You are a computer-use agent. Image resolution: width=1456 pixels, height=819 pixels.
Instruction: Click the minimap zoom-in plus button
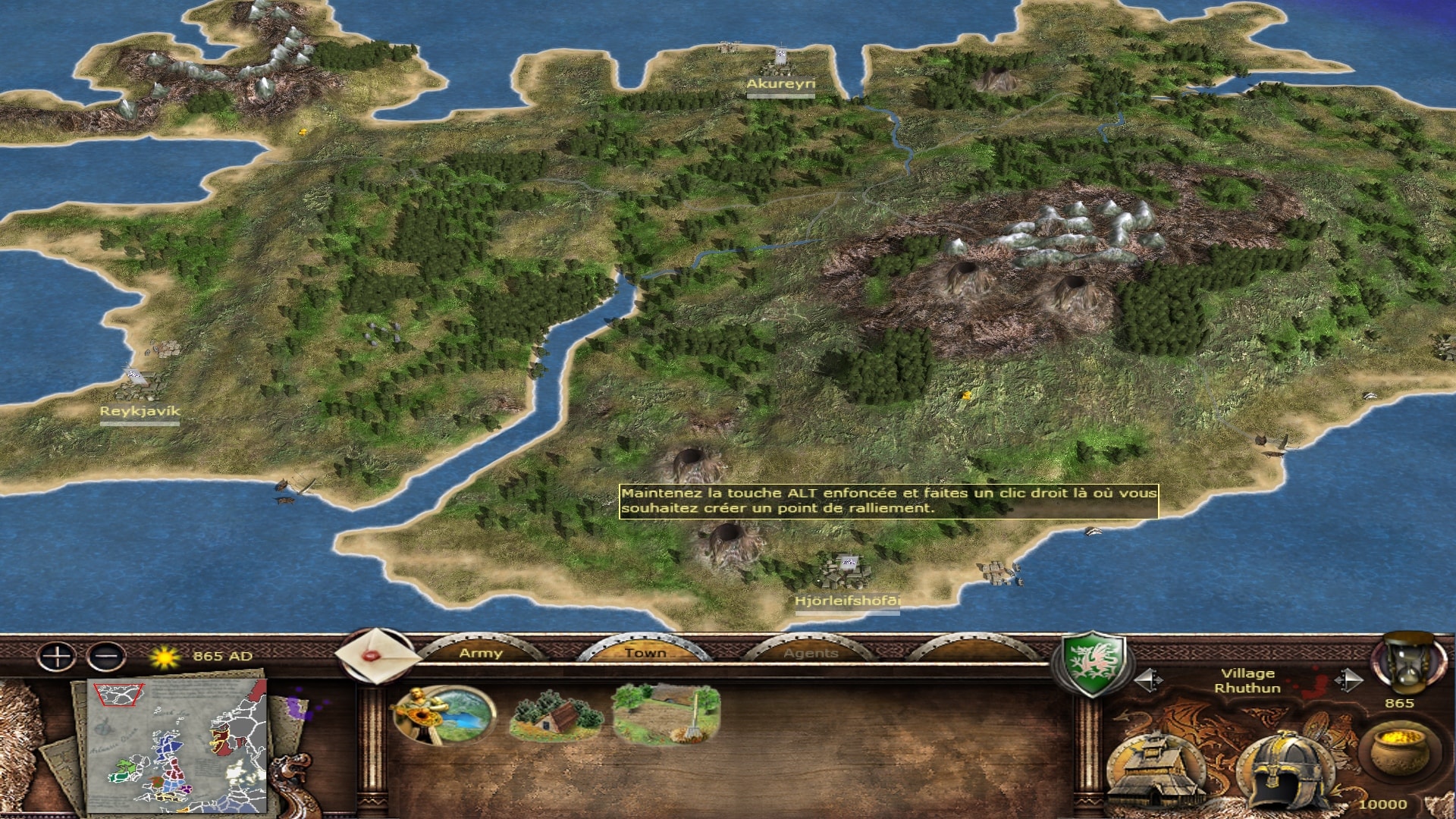(x=57, y=656)
